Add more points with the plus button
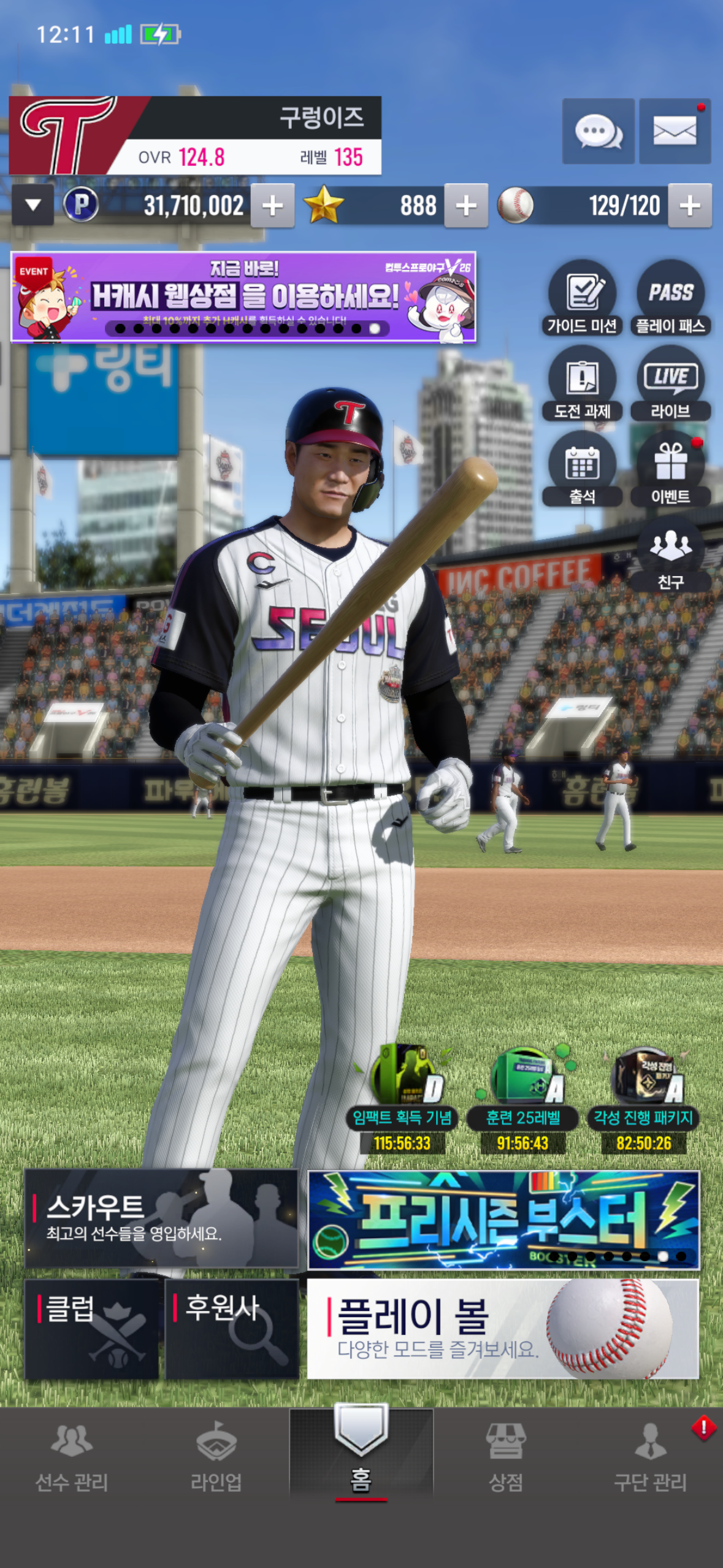 point(273,206)
